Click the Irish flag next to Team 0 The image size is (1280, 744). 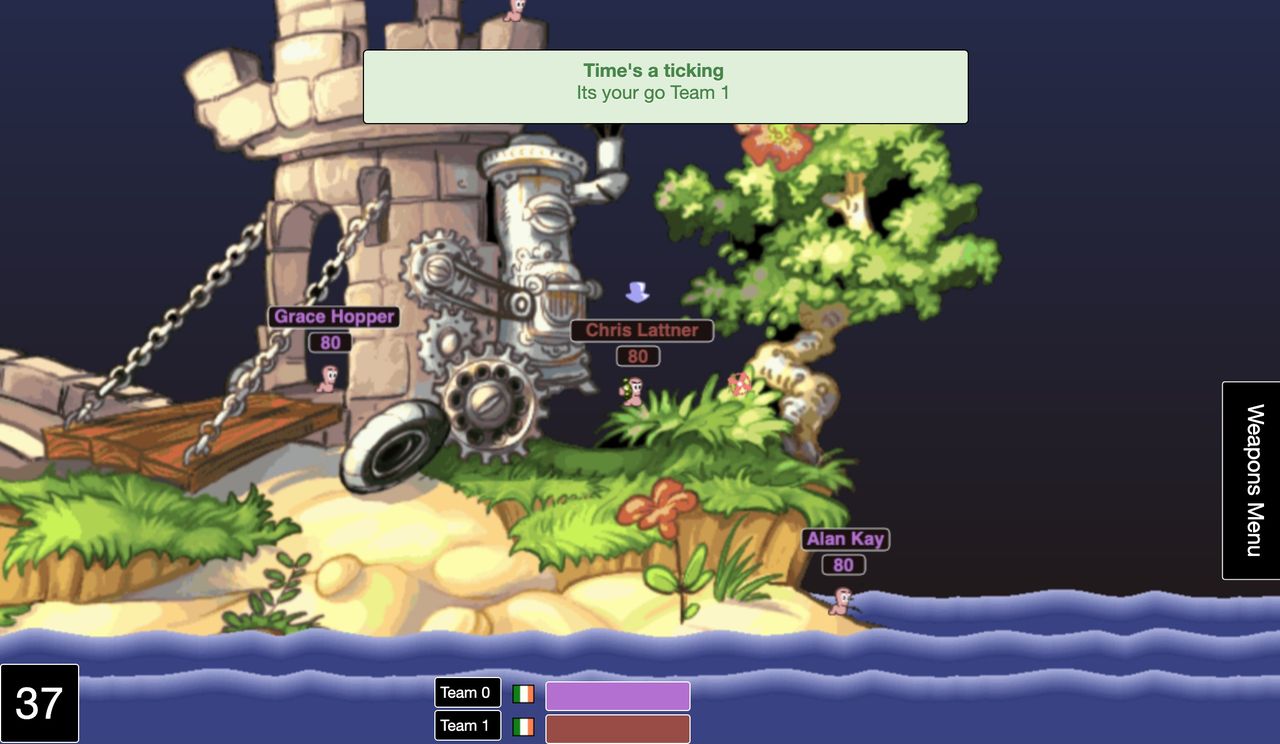tap(522, 691)
